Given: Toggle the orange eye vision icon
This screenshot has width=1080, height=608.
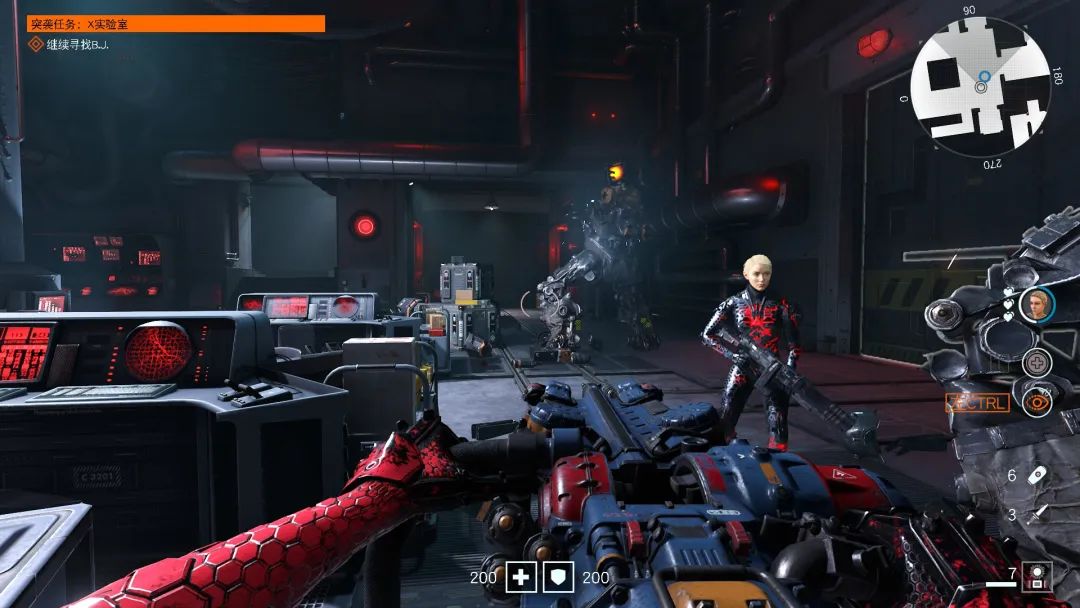Looking at the screenshot, I should coord(1037,402).
